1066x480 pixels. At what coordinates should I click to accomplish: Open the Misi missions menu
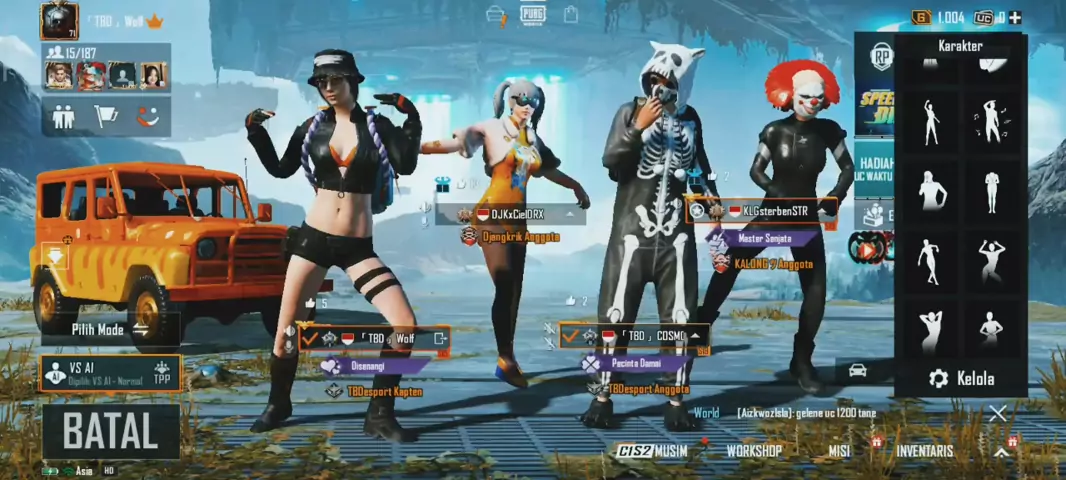tap(839, 451)
